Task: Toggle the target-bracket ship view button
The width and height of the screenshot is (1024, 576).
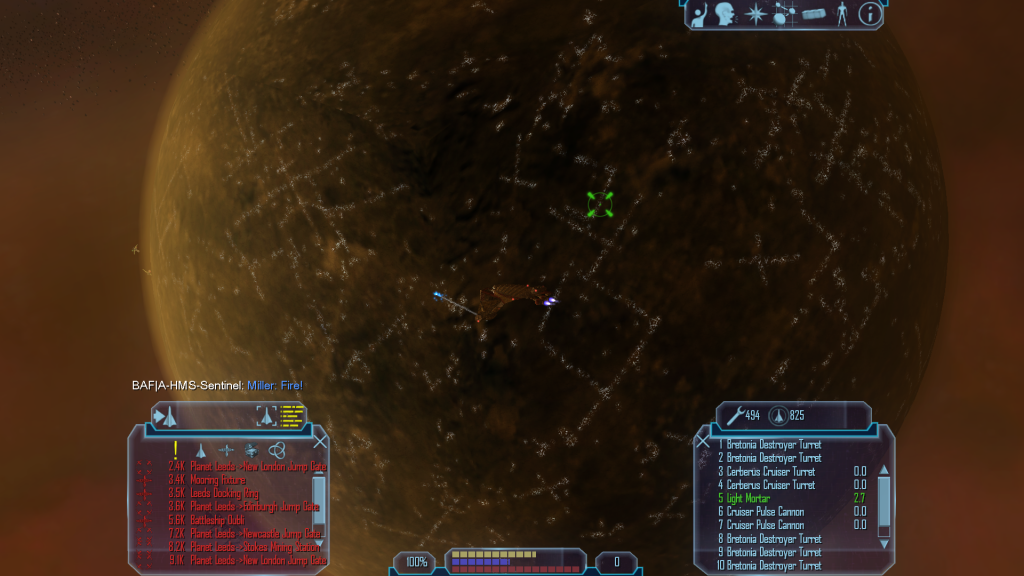Action: (266, 416)
